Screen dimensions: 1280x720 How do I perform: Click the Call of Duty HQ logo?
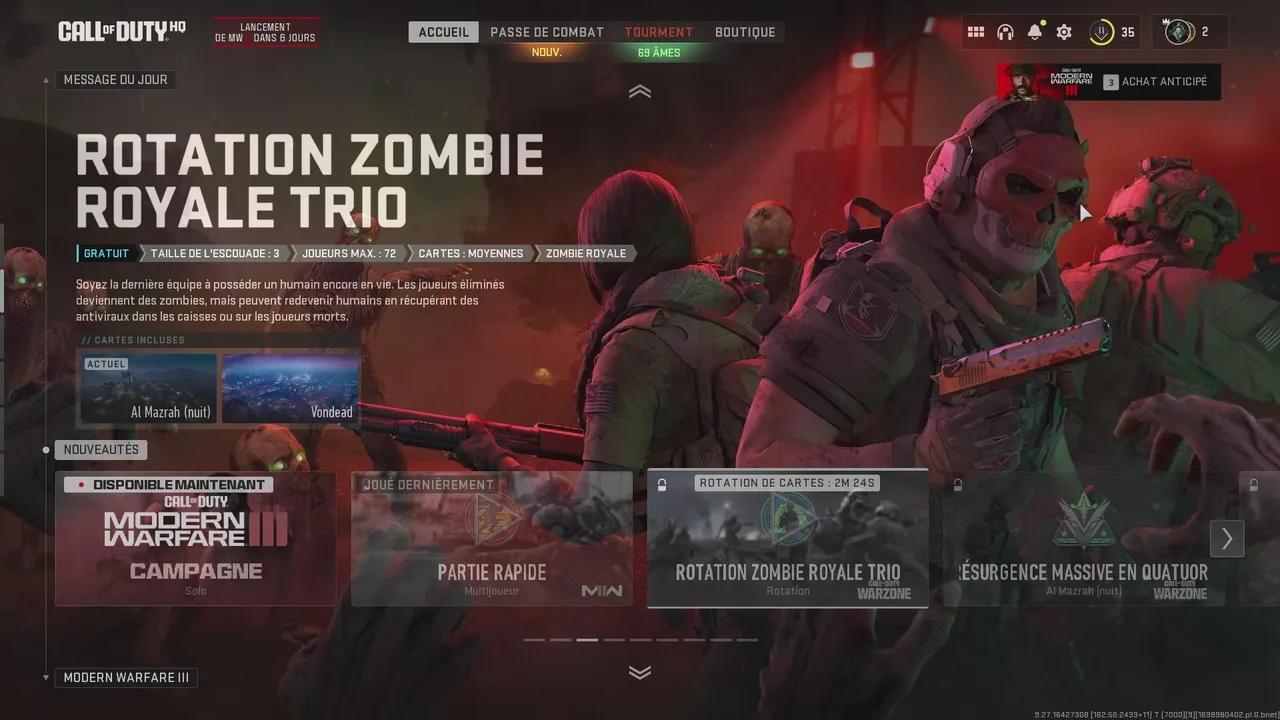[120, 30]
